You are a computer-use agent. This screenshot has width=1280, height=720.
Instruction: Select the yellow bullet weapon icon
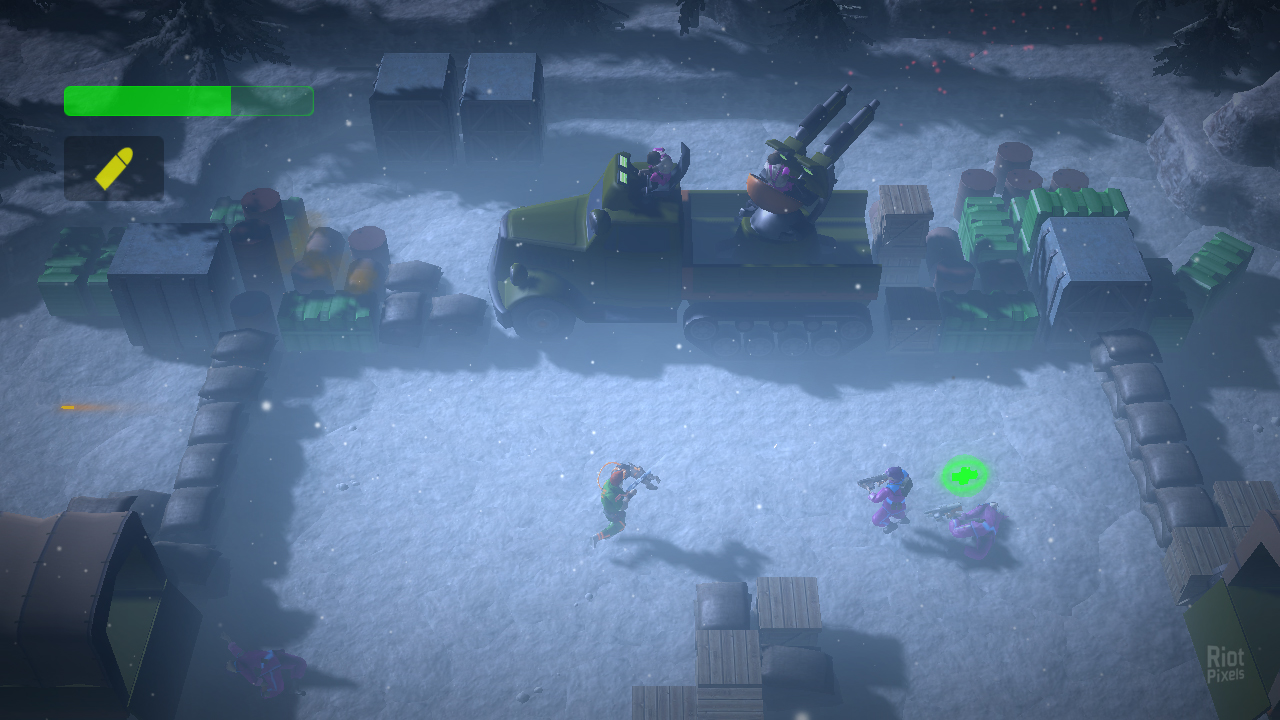pos(114,168)
